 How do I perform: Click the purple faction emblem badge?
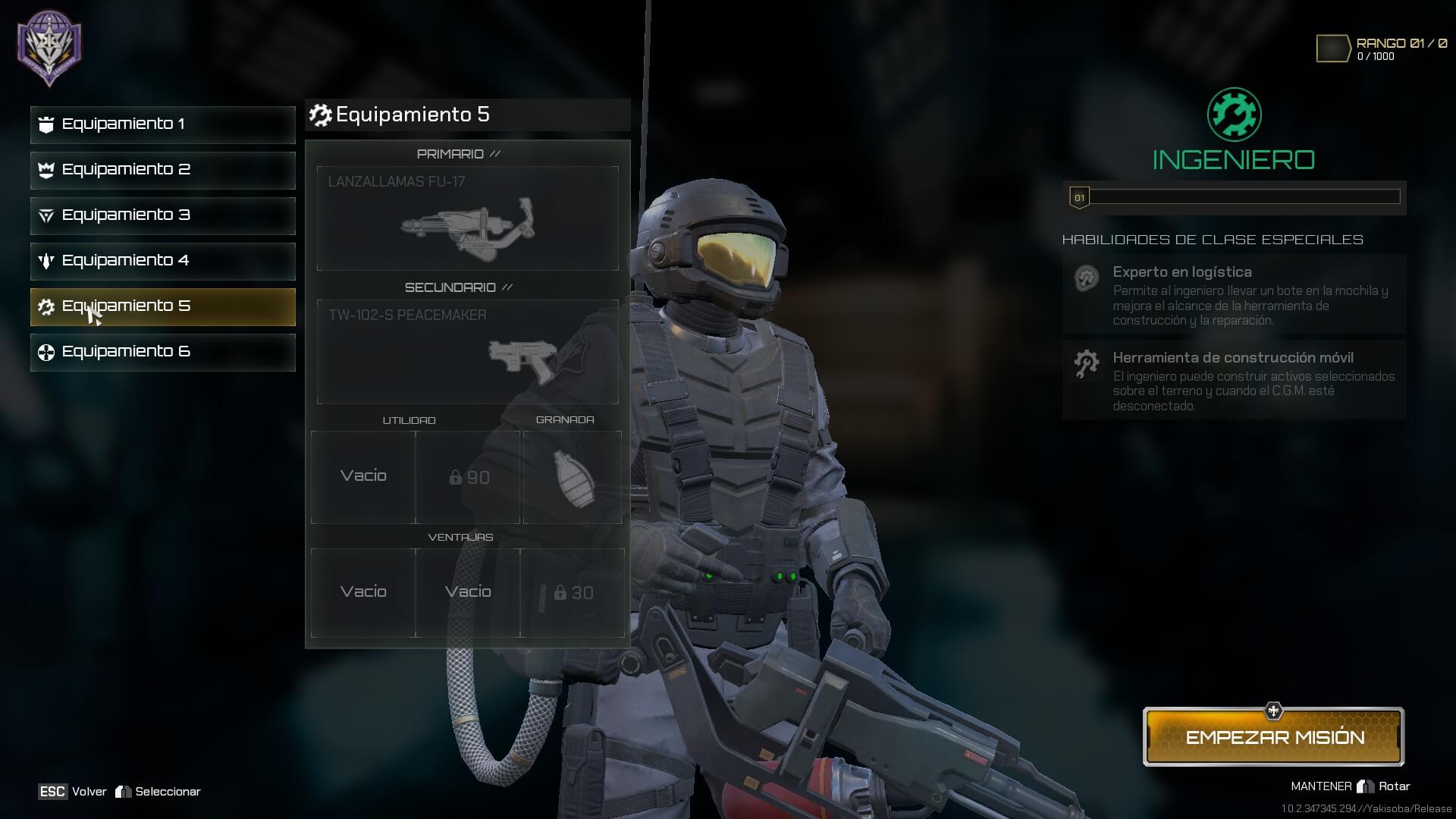50,47
